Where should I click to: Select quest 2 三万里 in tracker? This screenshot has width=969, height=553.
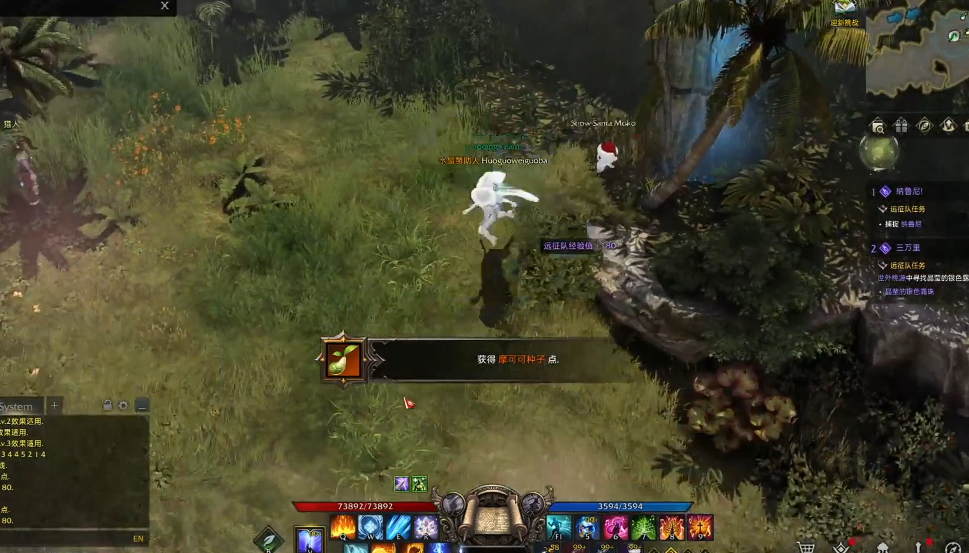click(x=907, y=248)
